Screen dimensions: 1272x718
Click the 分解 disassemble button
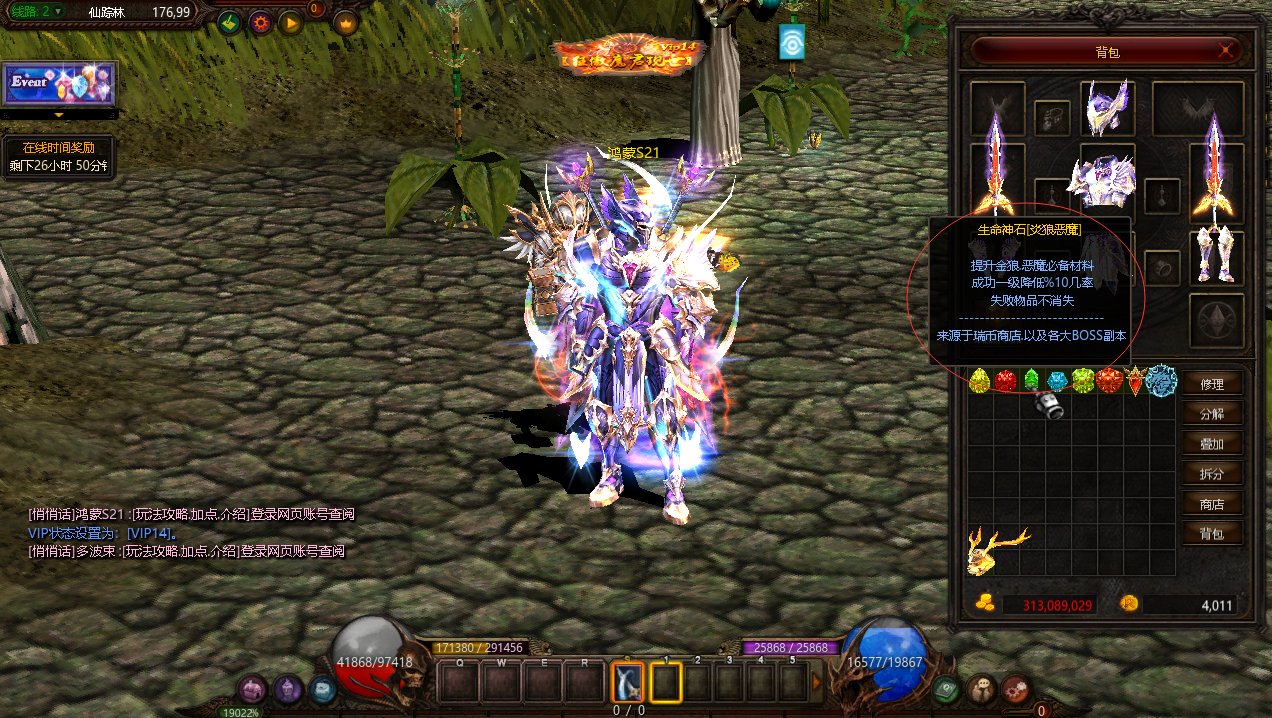[1211, 414]
